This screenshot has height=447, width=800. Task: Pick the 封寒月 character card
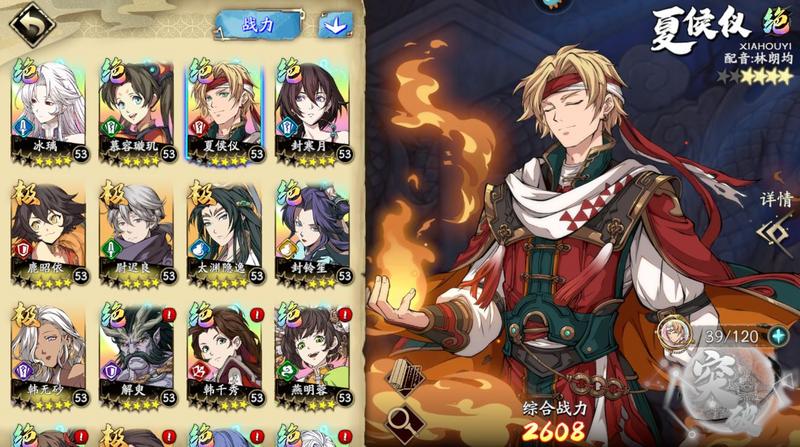click(x=311, y=110)
